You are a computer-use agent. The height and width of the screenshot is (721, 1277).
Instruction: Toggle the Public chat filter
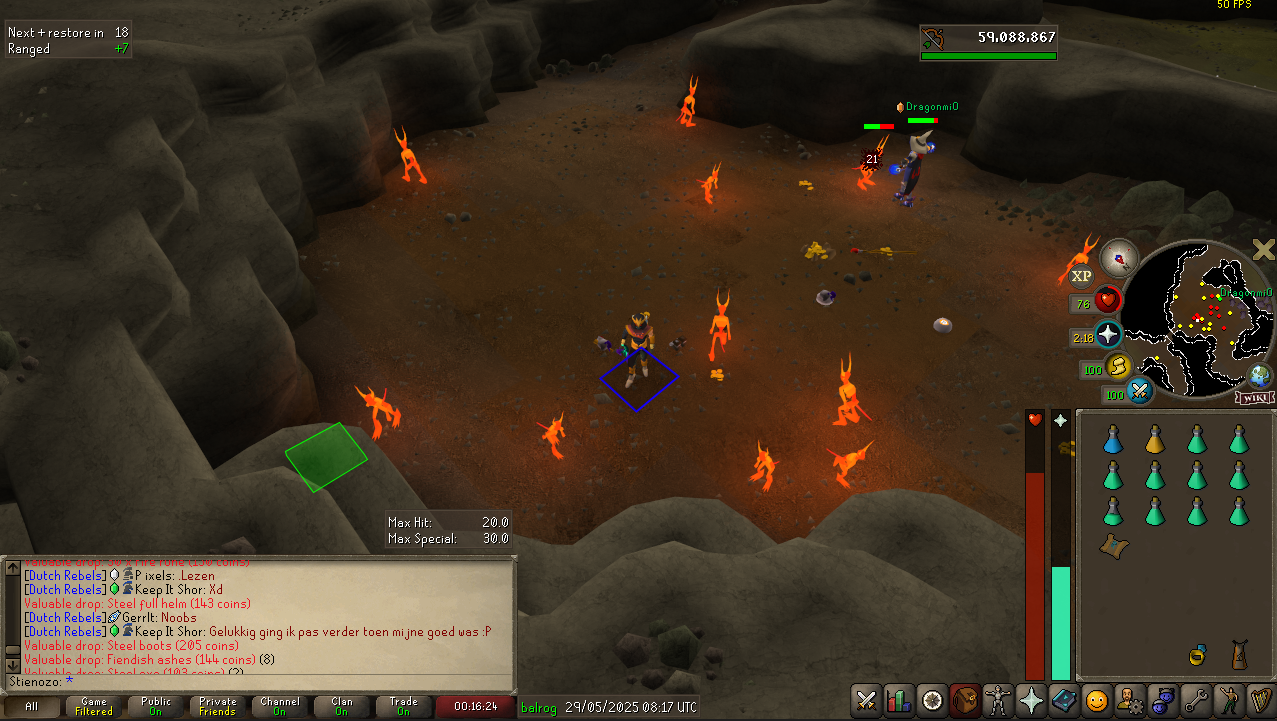[x=156, y=707]
